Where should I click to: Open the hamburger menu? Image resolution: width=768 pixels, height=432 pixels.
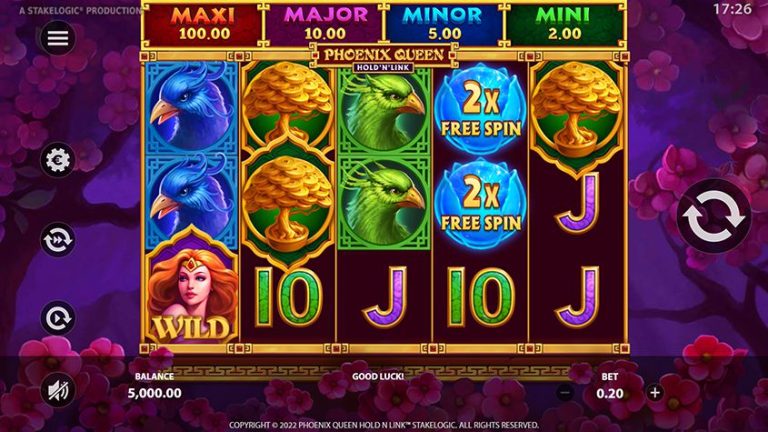pyautogui.click(x=58, y=38)
